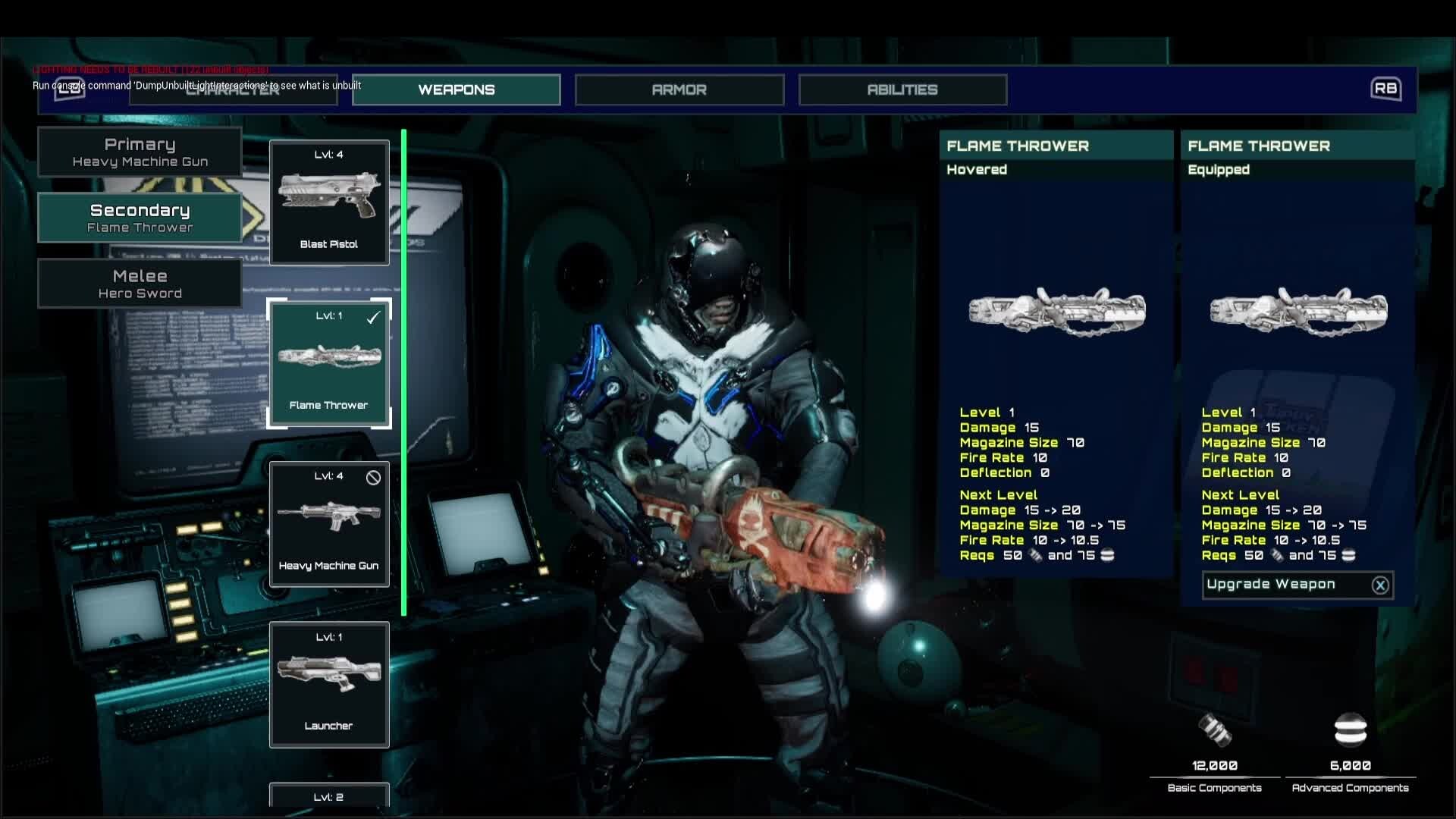Pick the Blast Pistol weapon card

point(329,202)
